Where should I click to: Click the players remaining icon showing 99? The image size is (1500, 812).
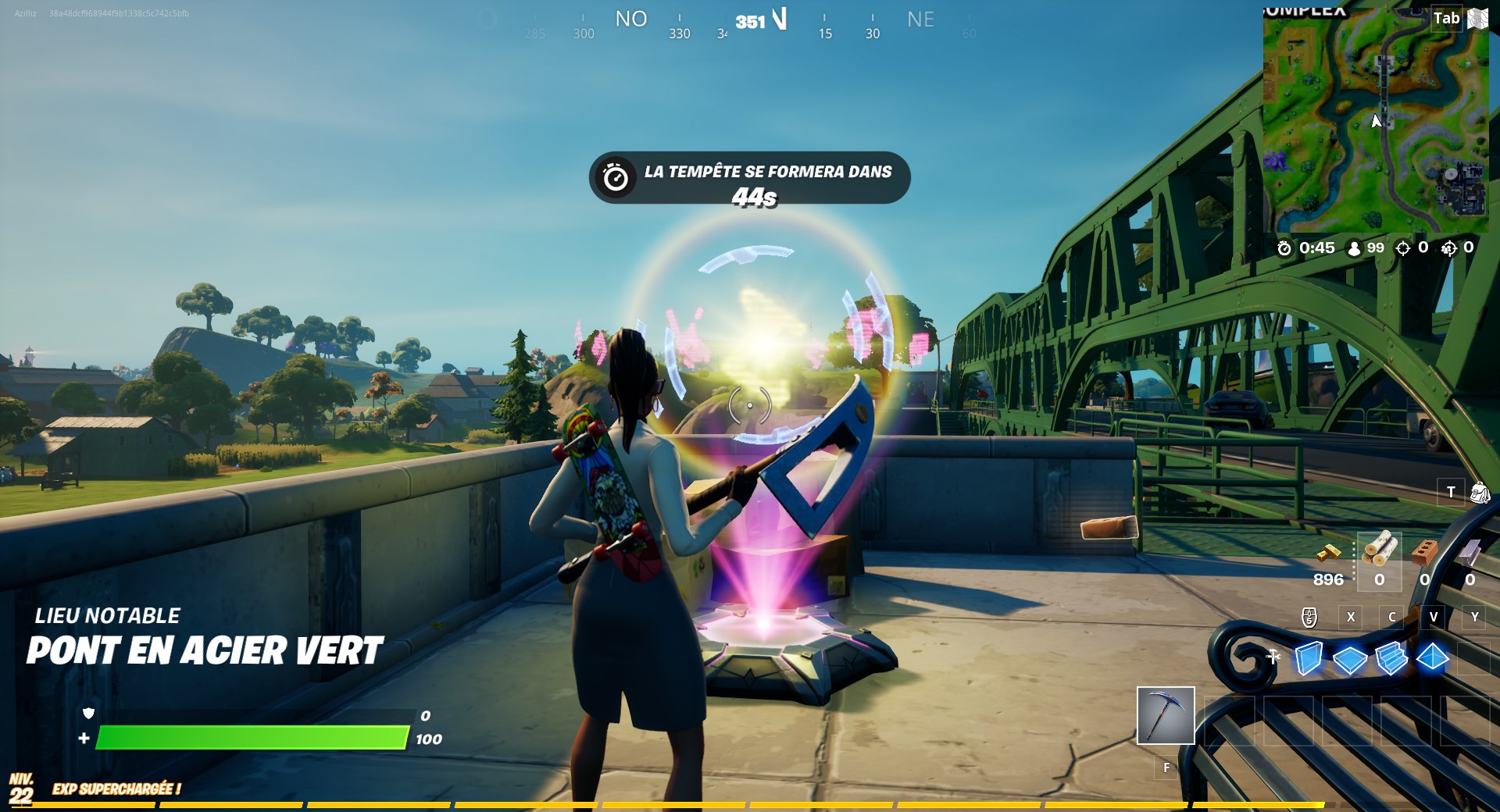tap(1355, 249)
